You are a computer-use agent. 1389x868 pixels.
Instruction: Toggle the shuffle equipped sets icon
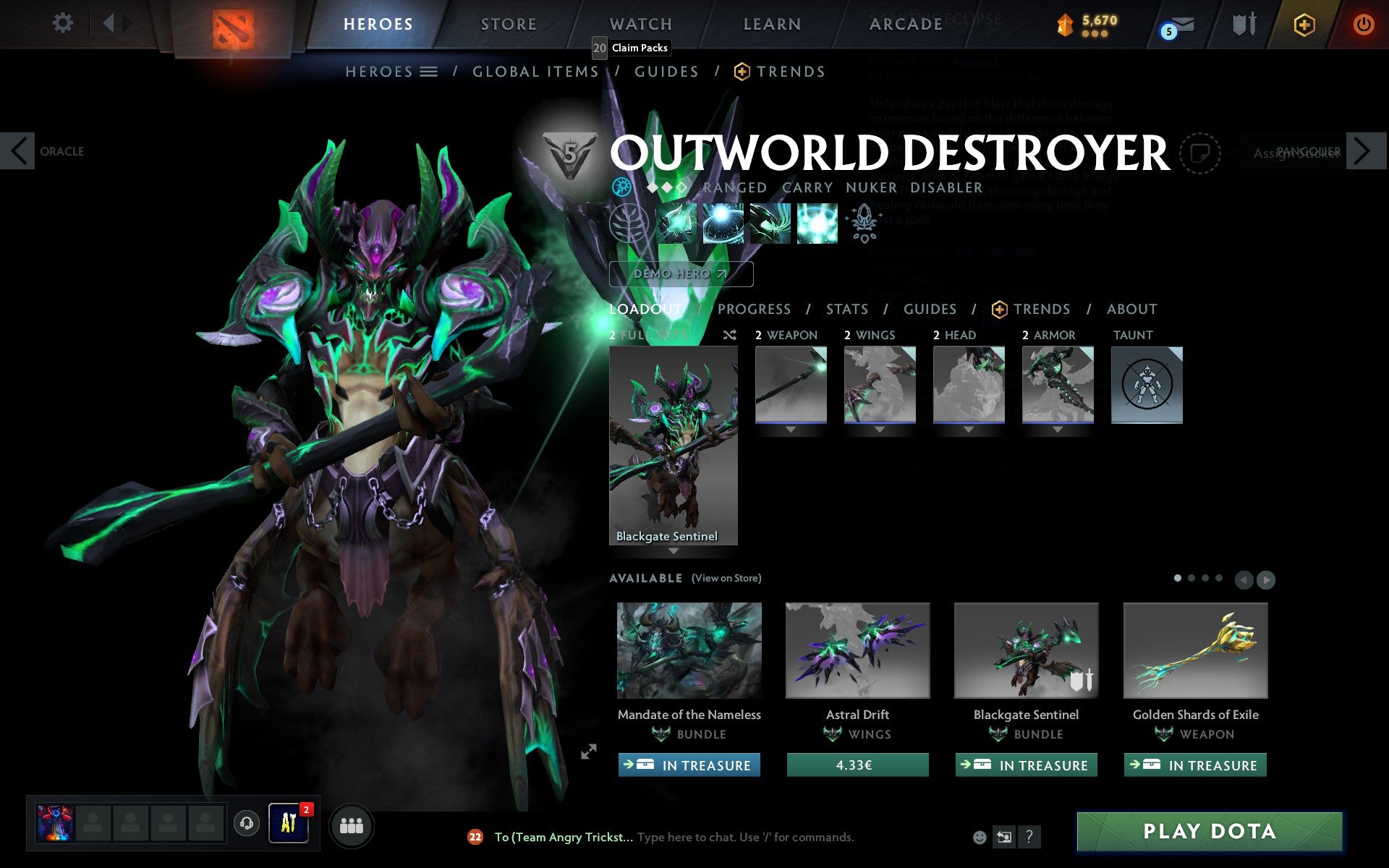729,335
